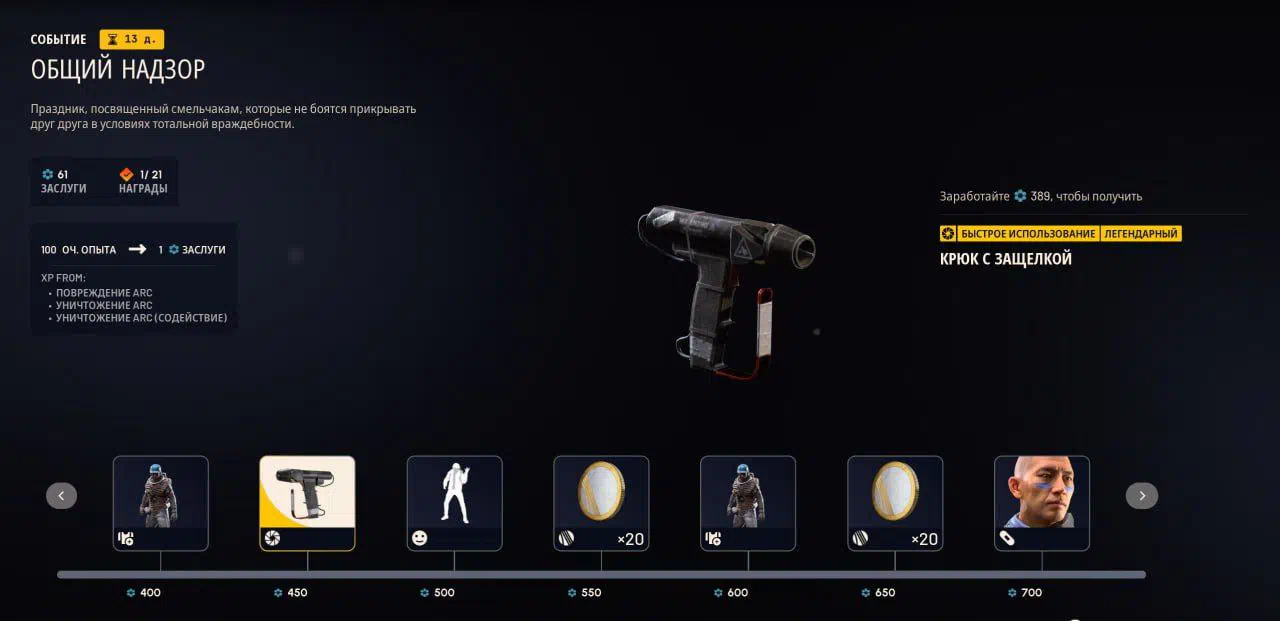Show the next rewards with the right arrow
Screen dimensions: 1280x621
click(1142, 495)
